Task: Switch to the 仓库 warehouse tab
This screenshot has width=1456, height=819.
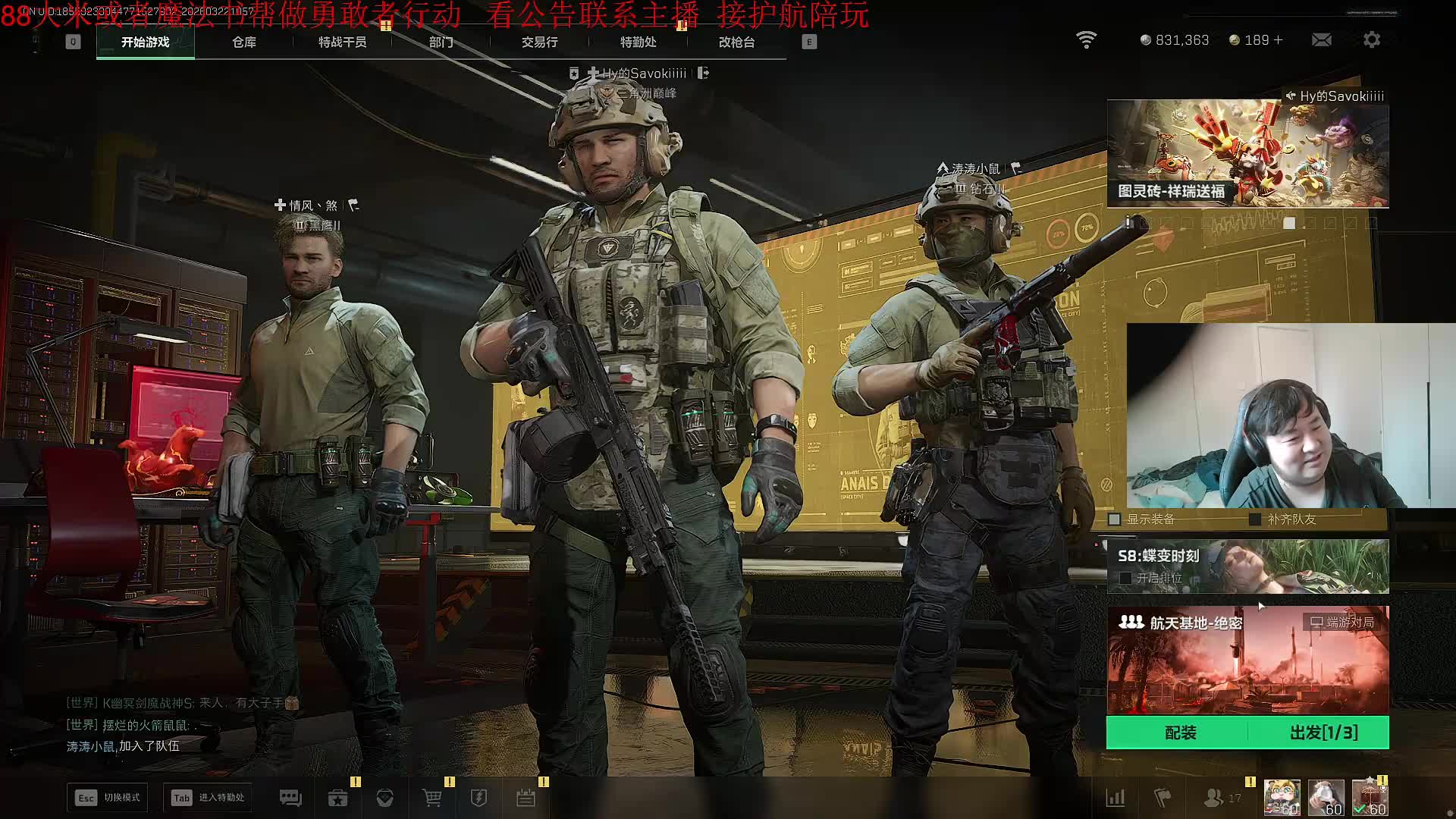Action: (x=244, y=42)
